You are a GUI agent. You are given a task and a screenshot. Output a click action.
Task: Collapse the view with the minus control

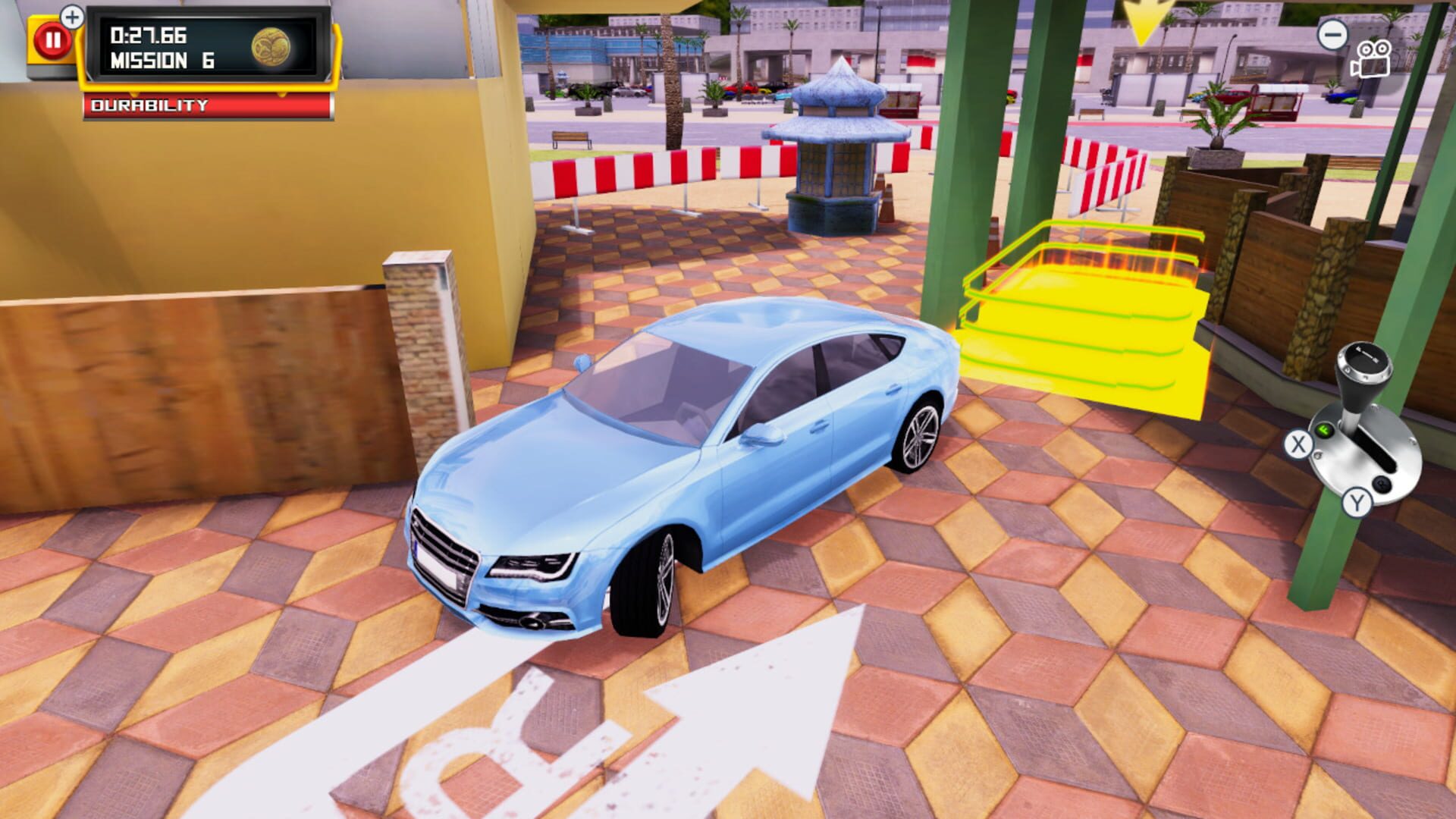point(1332,36)
